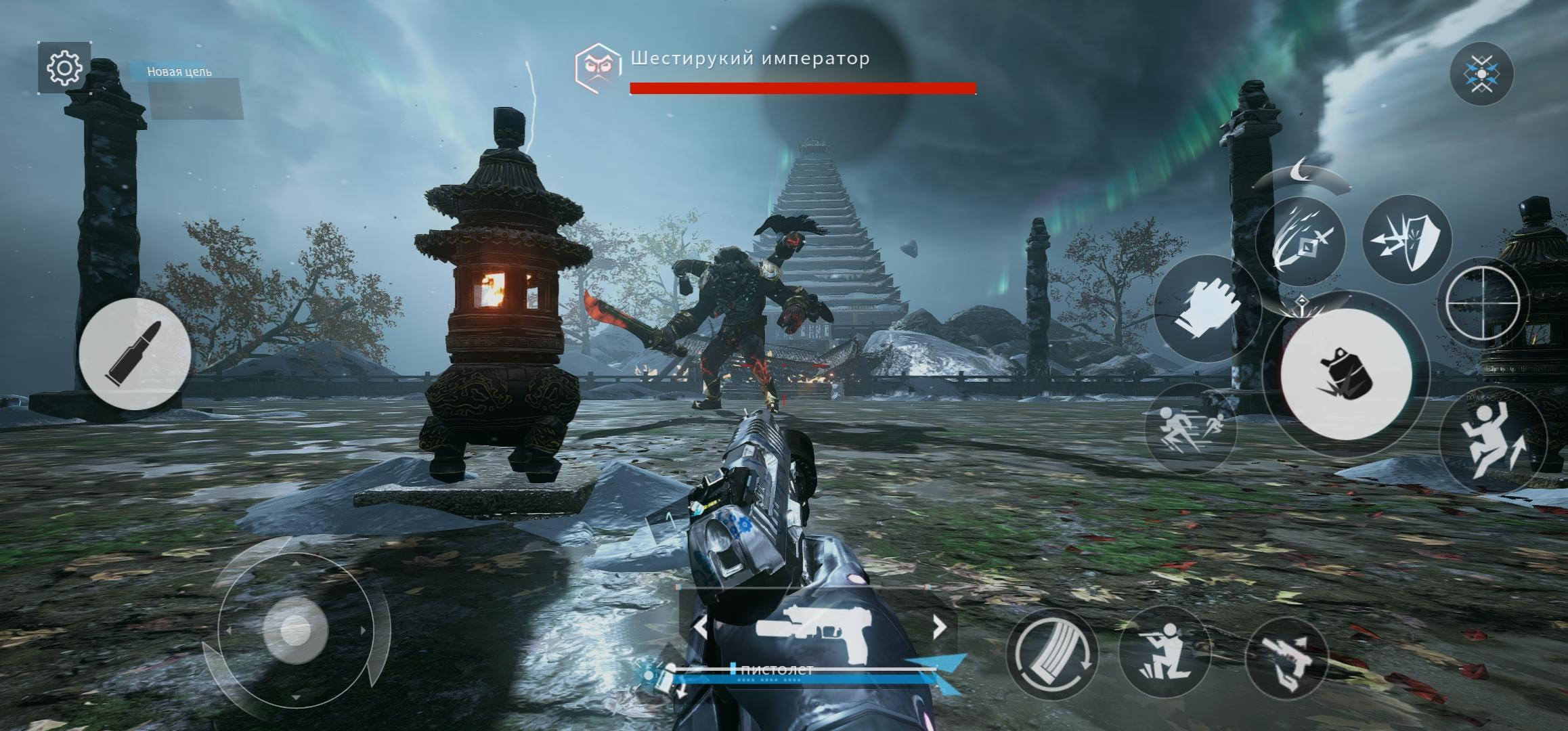Open the gear settings menu
Screen dimensions: 1568x731
[65, 68]
